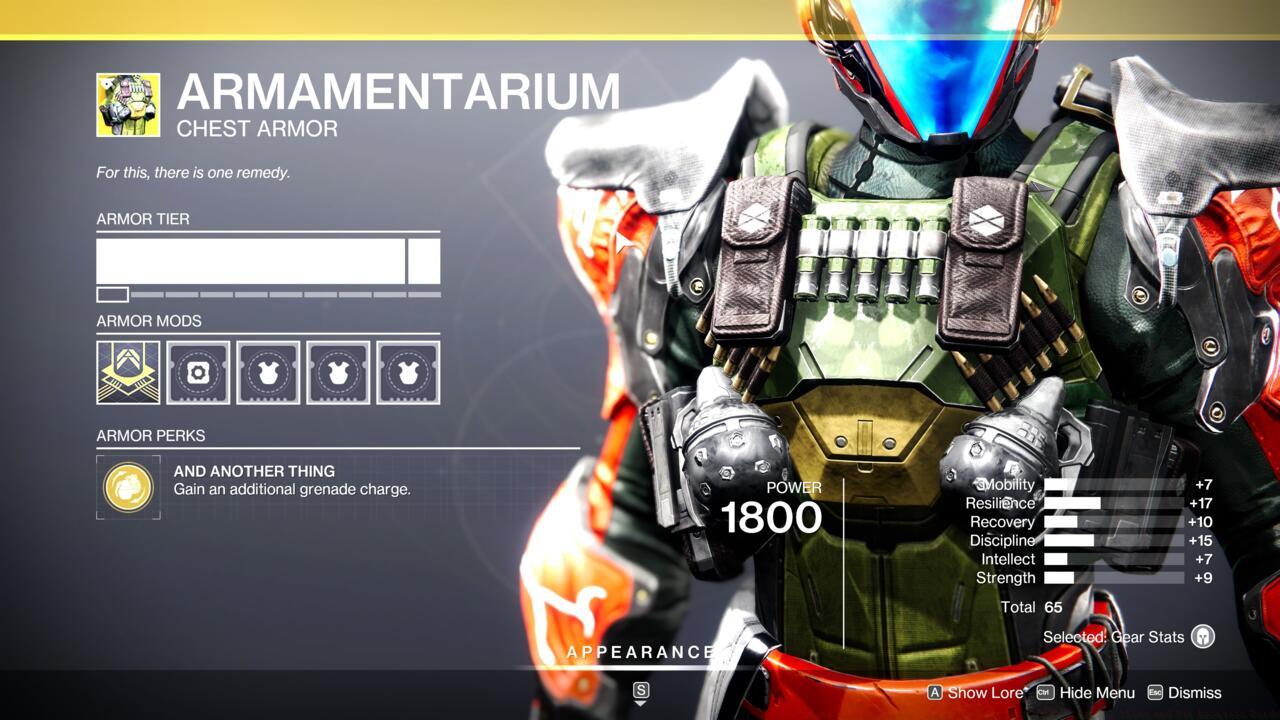Click the Armamentarium item thumbnail icon
Viewport: 1280px width, 720px height.
(x=127, y=104)
